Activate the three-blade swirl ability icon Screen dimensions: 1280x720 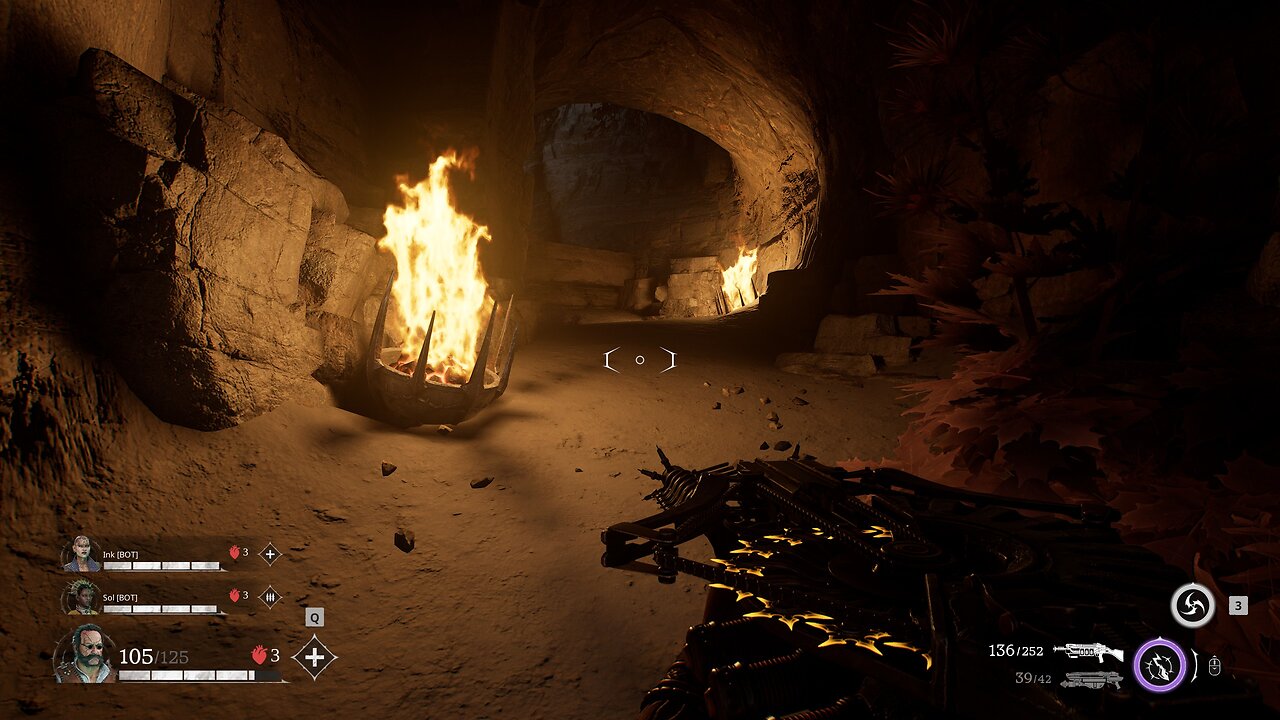(1192, 606)
